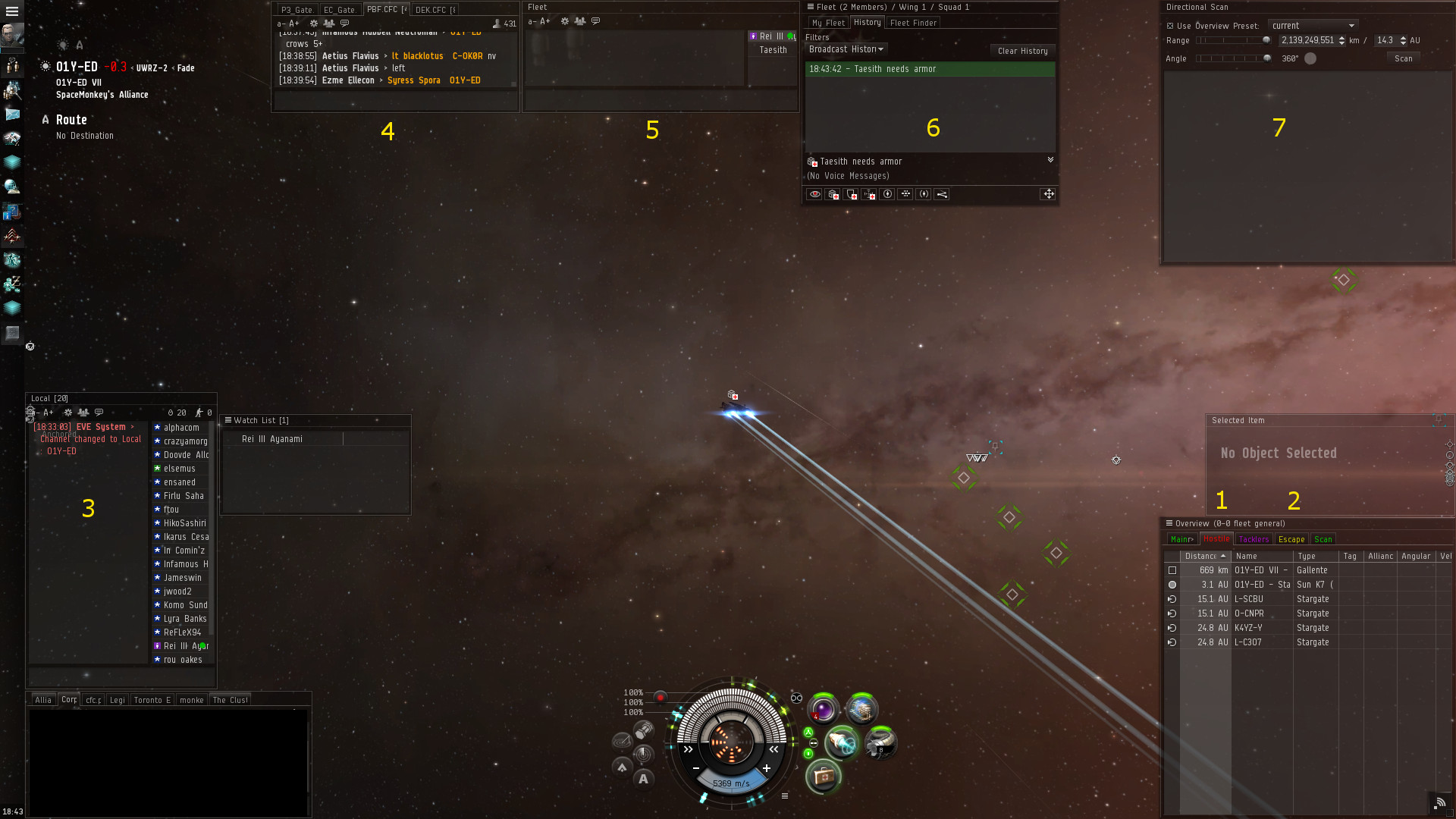This screenshot has width=1456, height=819.
Task: Switch overview to the Tacklers tab
Action: tap(1254, 539)
